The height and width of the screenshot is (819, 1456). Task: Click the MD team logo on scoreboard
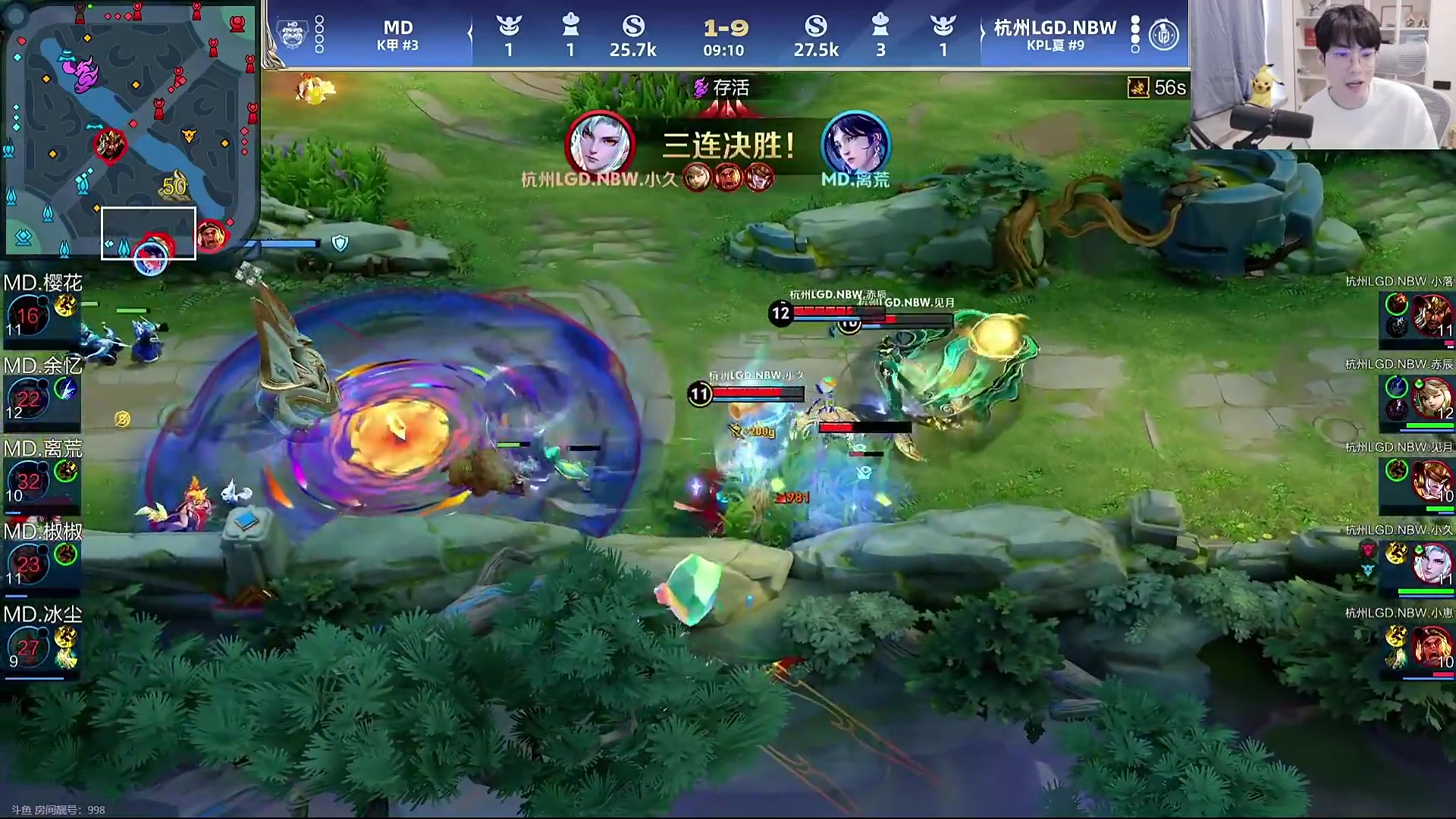[292, 34]
